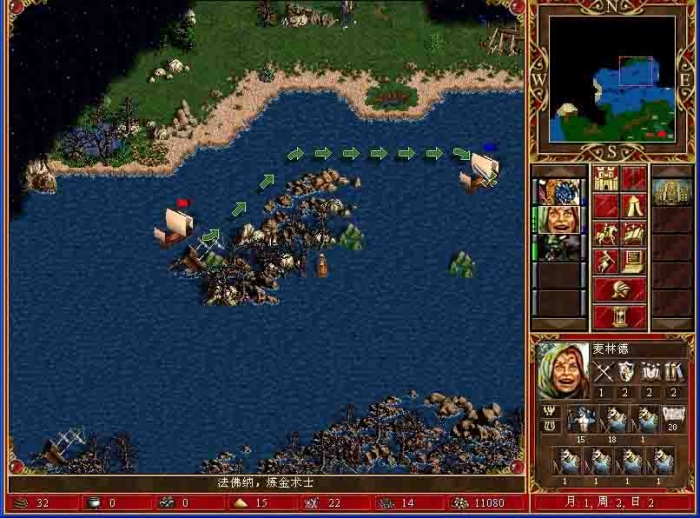The height and width of the screenshot is (518, 700).
Task: Select the next hero with the helmet button
Action: pyautogui.click(x=620, y=290)
